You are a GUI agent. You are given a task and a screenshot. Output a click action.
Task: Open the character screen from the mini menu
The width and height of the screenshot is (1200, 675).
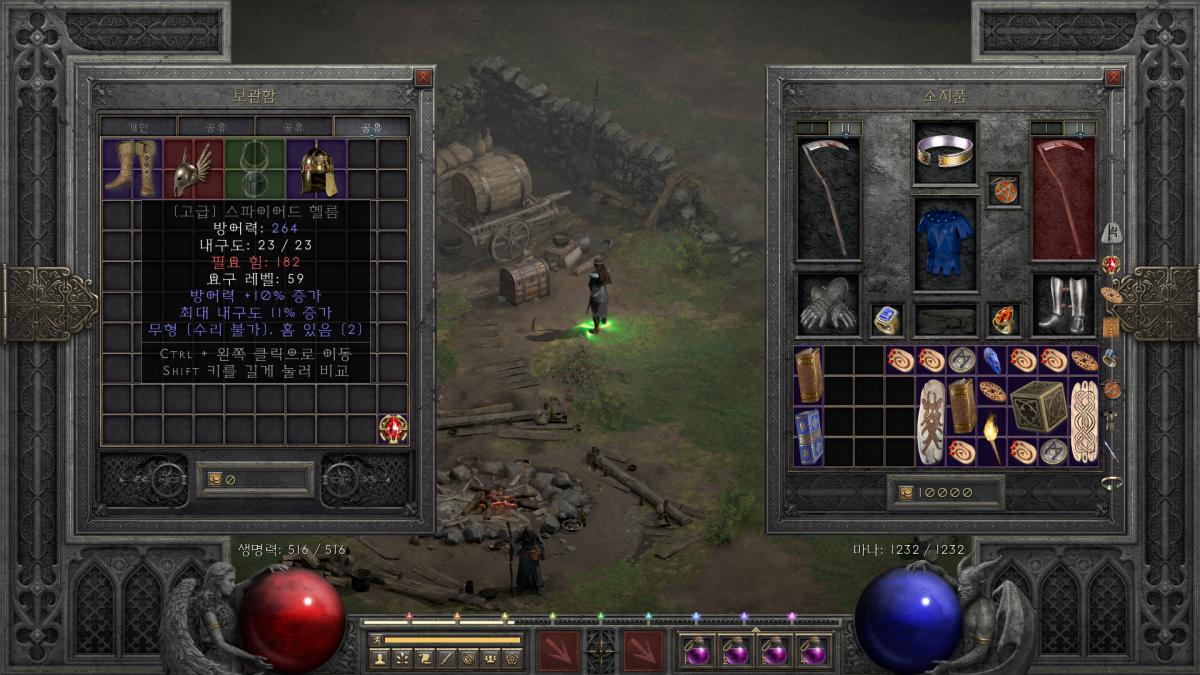coord(378,658)
